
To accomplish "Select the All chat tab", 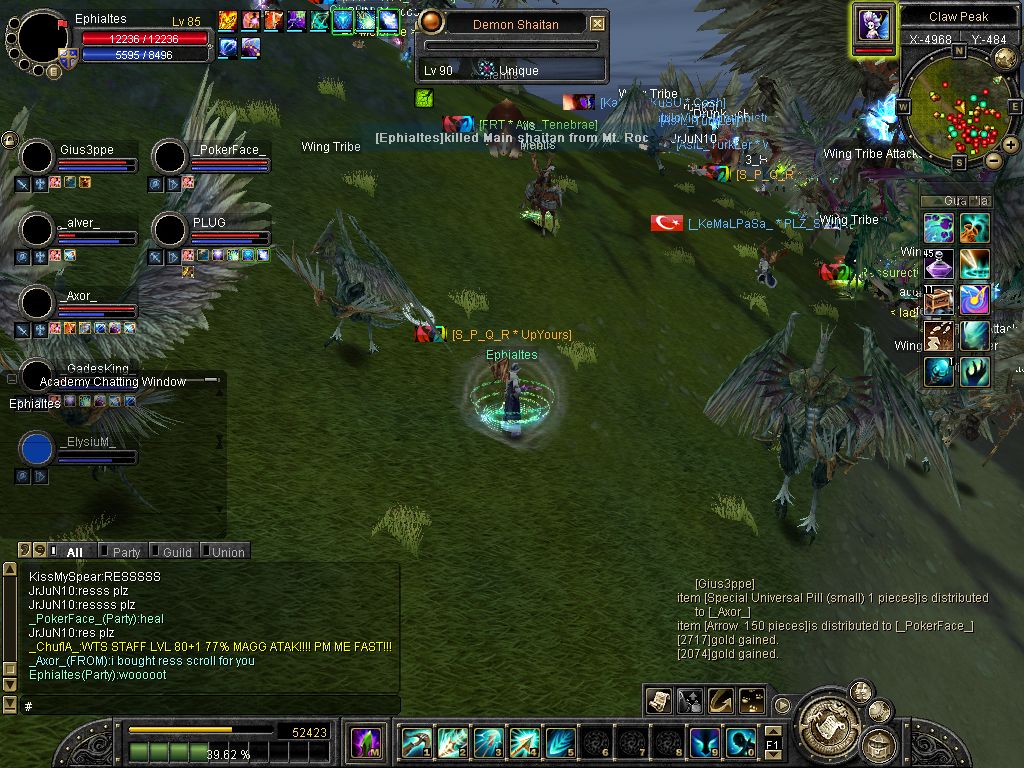I will coord(73,552).
